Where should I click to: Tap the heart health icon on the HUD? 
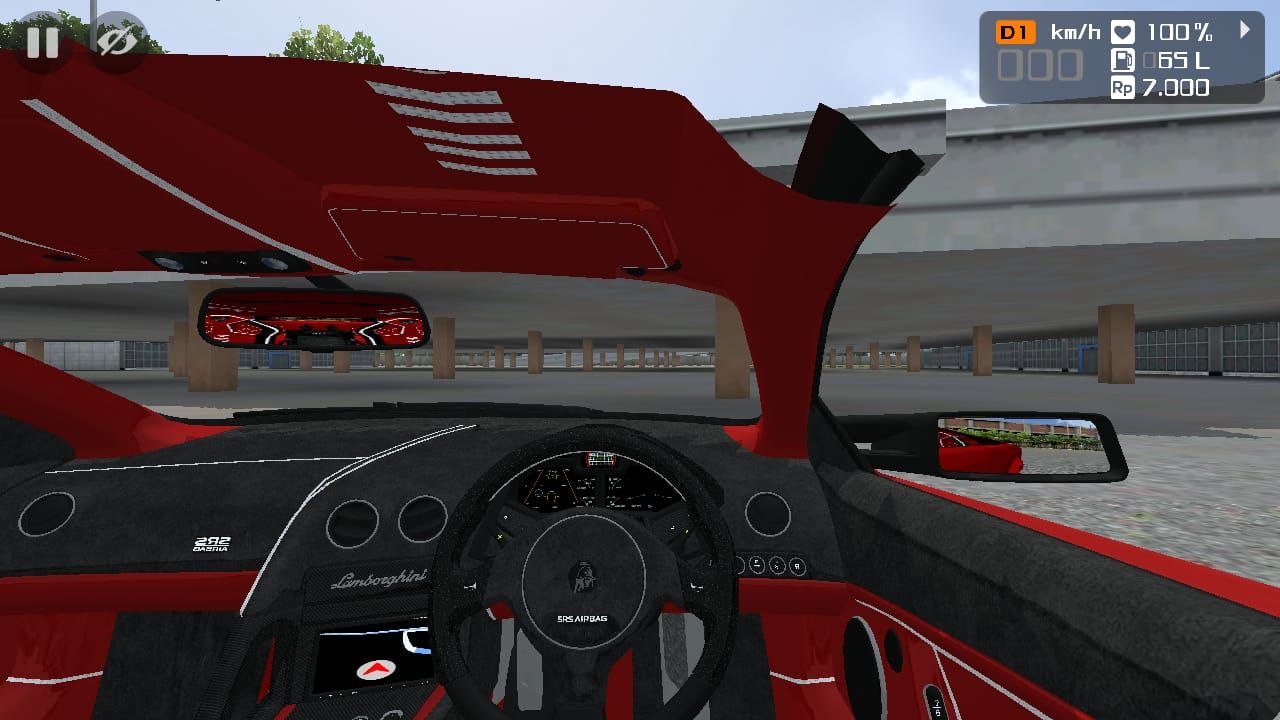[x=1122, y=31]
